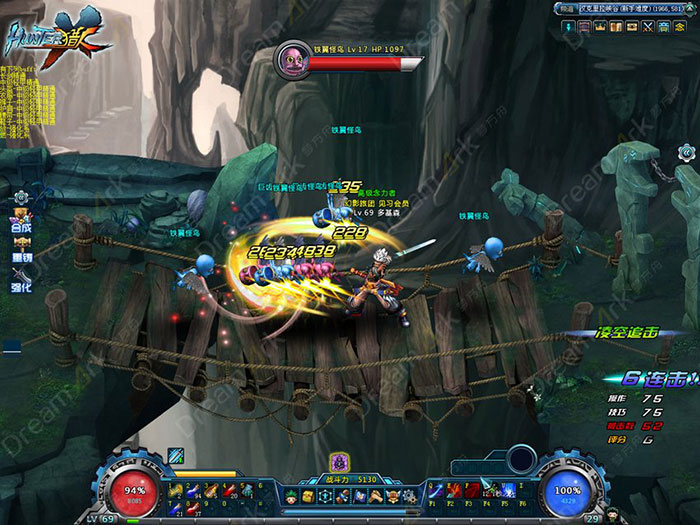Open the 强化 enhancement menu
The width and height of the screenshot is (700, 525).
coord(20,280)
